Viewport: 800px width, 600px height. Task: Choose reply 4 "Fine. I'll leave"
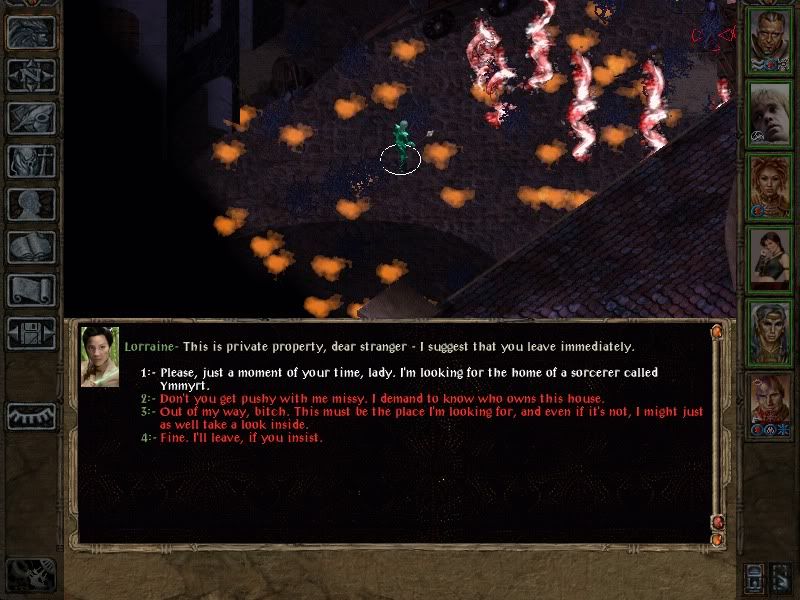click(240, 437)
